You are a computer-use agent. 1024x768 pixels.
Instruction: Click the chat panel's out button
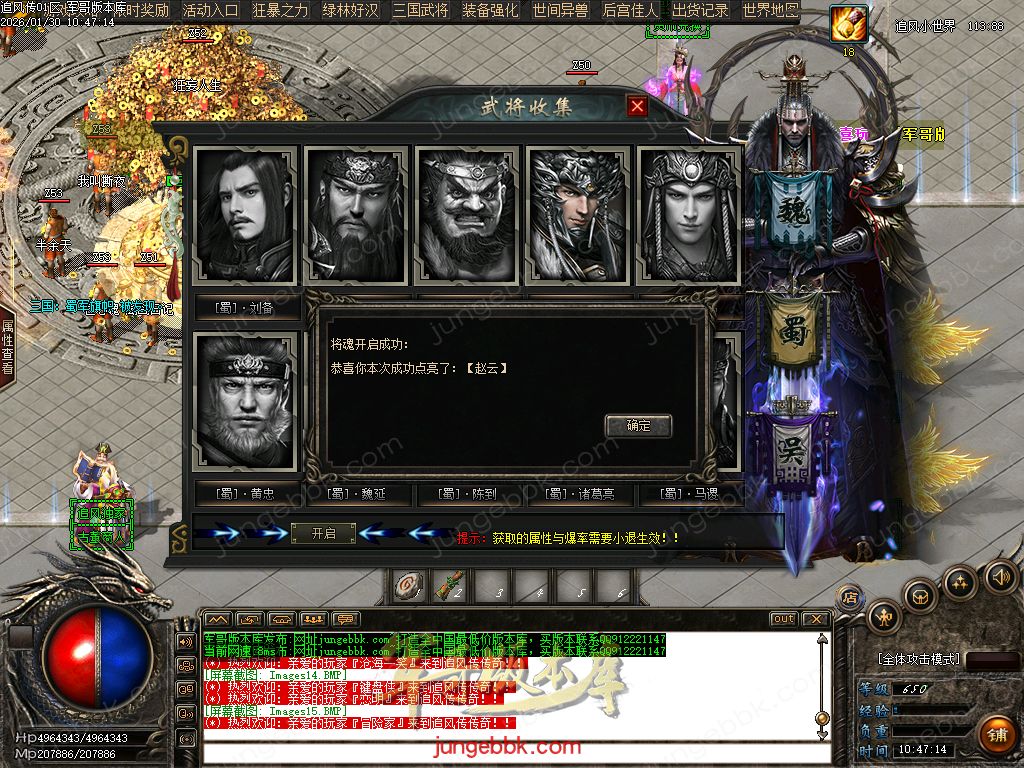pos(783,619)
